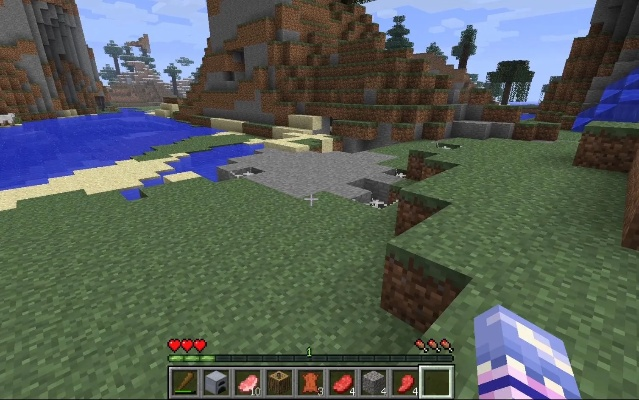This screenshot has width=639, height=400.
Task: Choose the pink raw porkchop stack of 10
Action: point(247,381)
